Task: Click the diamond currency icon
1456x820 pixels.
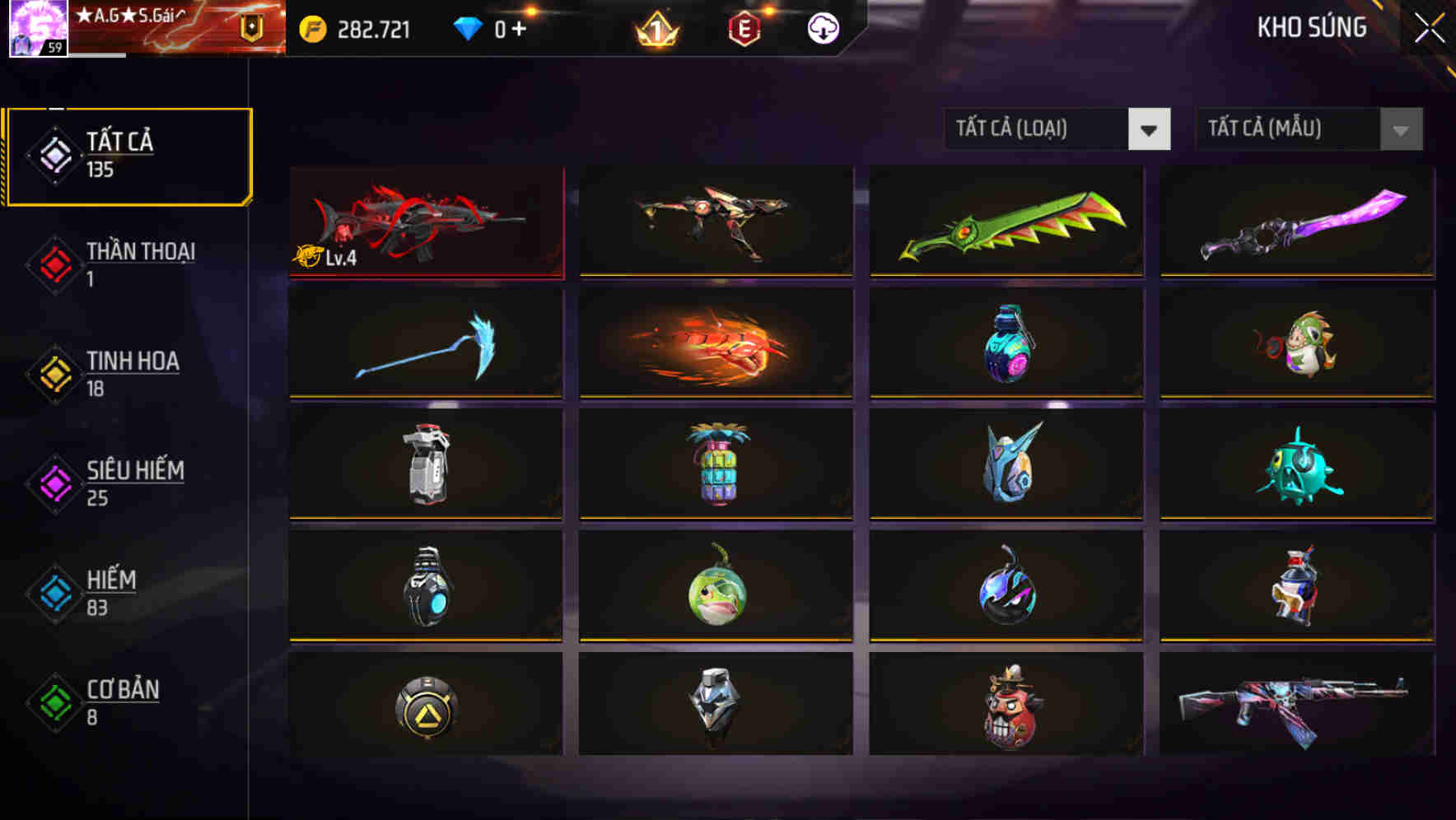Action: pos(466,27)
